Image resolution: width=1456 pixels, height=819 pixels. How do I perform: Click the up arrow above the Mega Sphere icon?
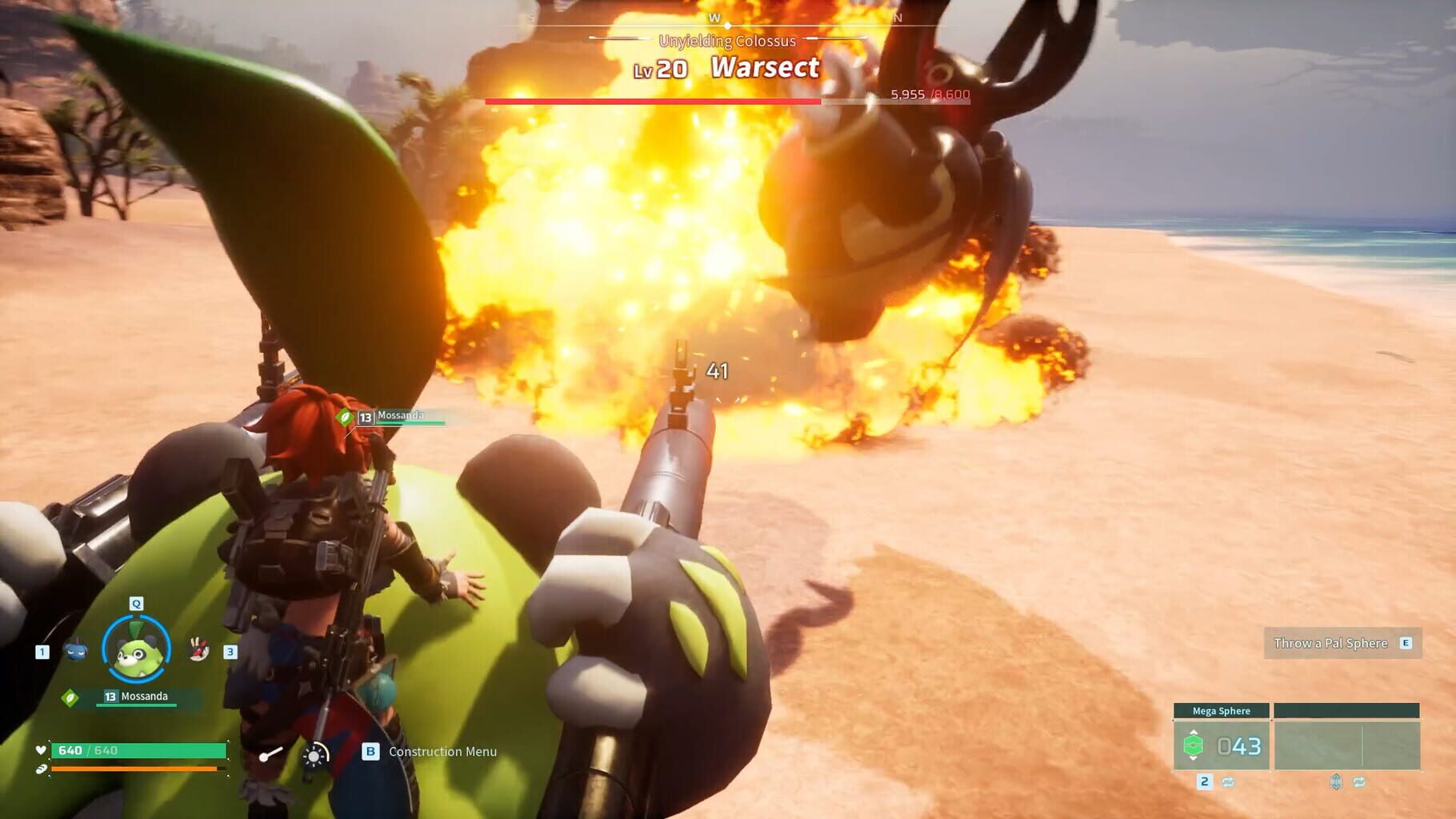1193,732
